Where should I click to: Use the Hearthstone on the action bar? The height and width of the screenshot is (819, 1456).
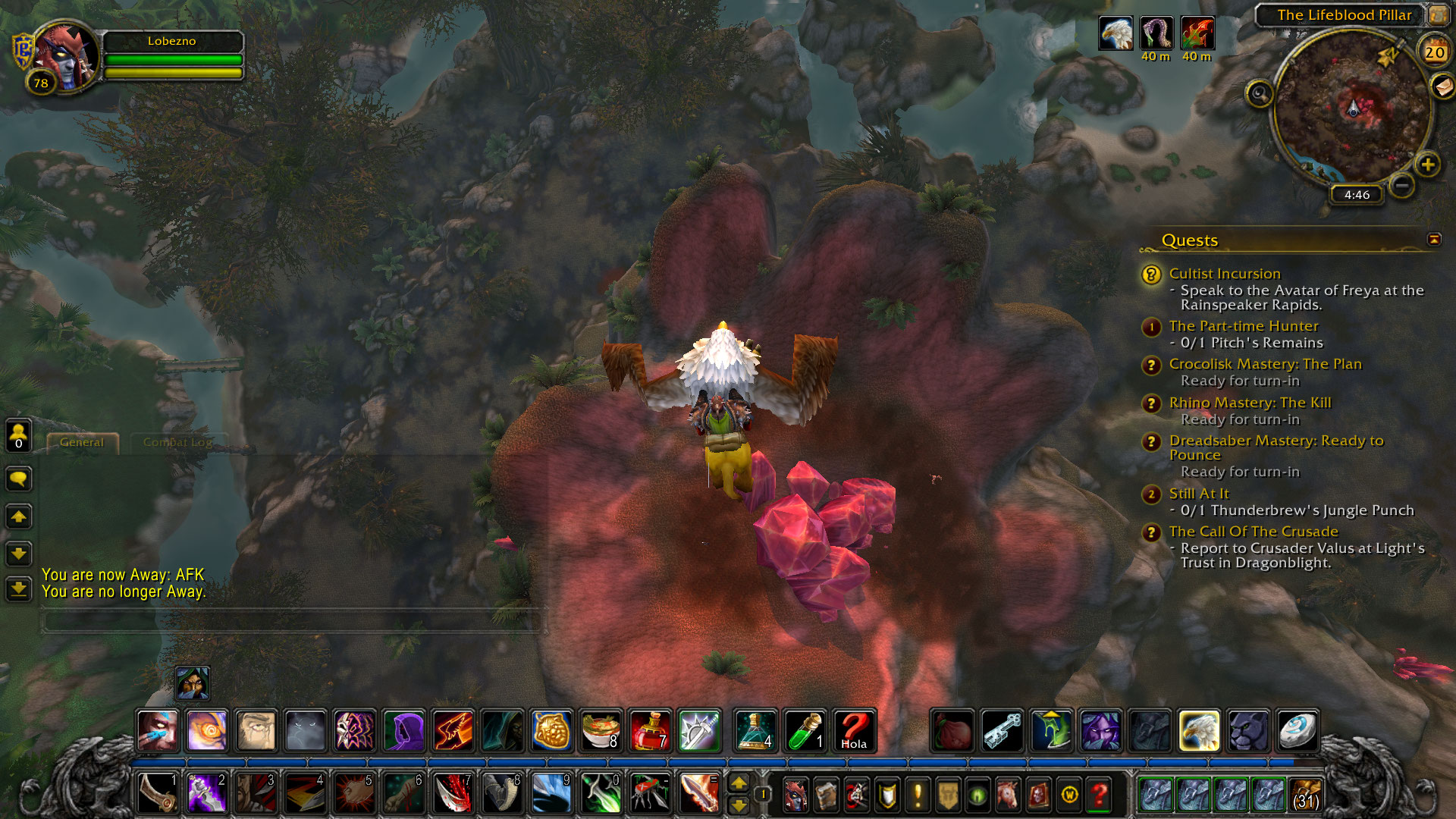tap(1297, 731)
